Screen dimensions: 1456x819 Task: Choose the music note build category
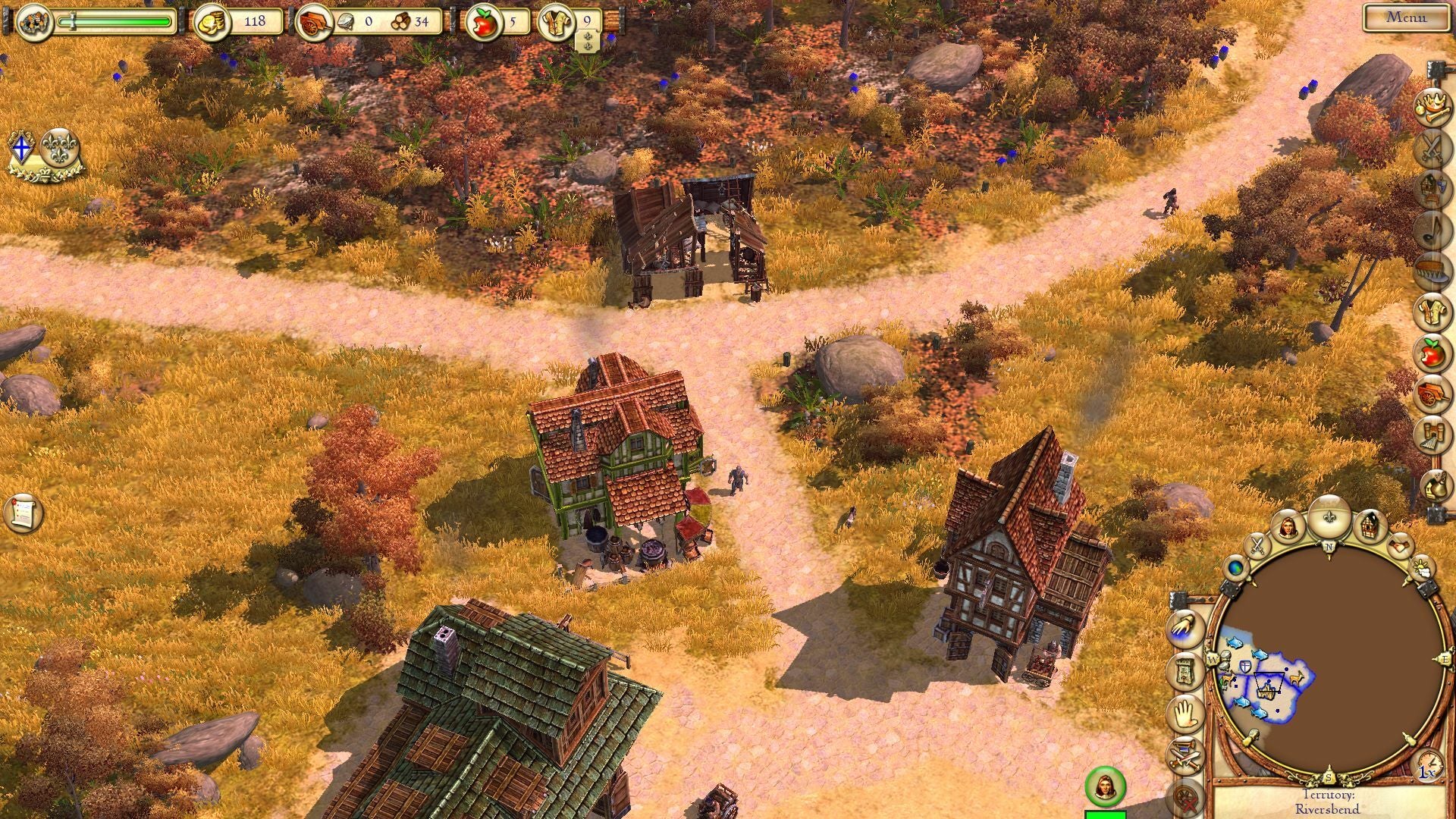pos(1430,230)
